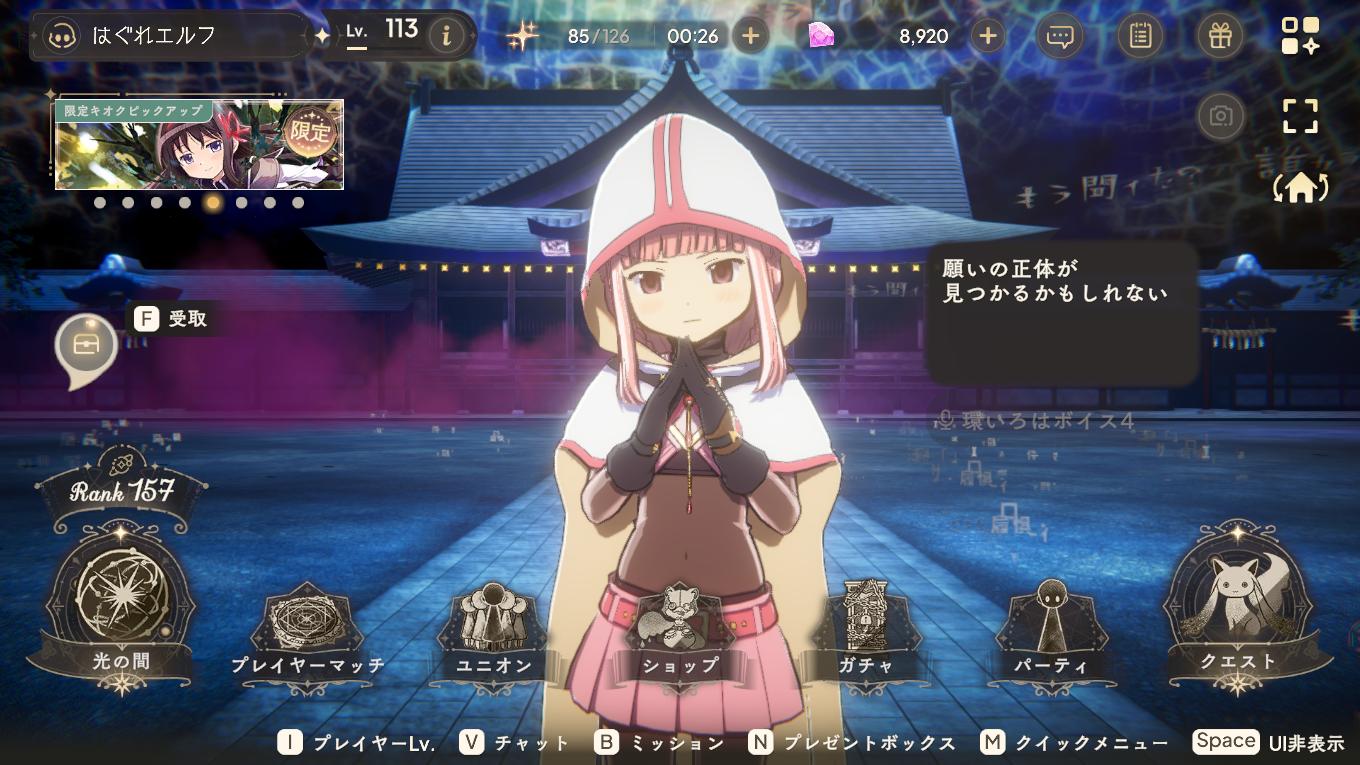The width and height of the screenshot is (1360, 765).
Task: Open the player profile はぐれエルフ
Action: pos(170,36)
